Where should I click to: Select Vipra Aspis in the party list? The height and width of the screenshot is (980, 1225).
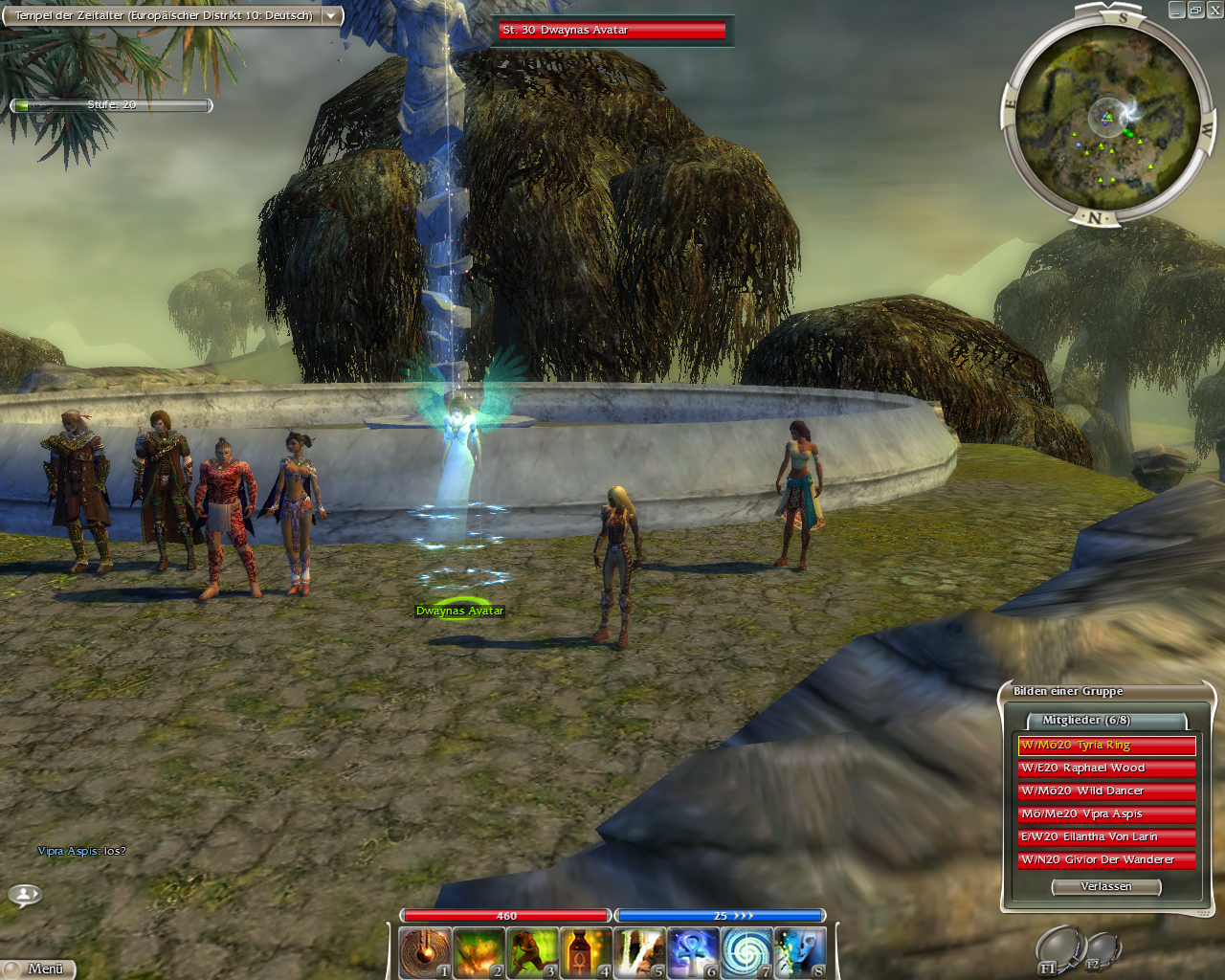click(1106, 814)
